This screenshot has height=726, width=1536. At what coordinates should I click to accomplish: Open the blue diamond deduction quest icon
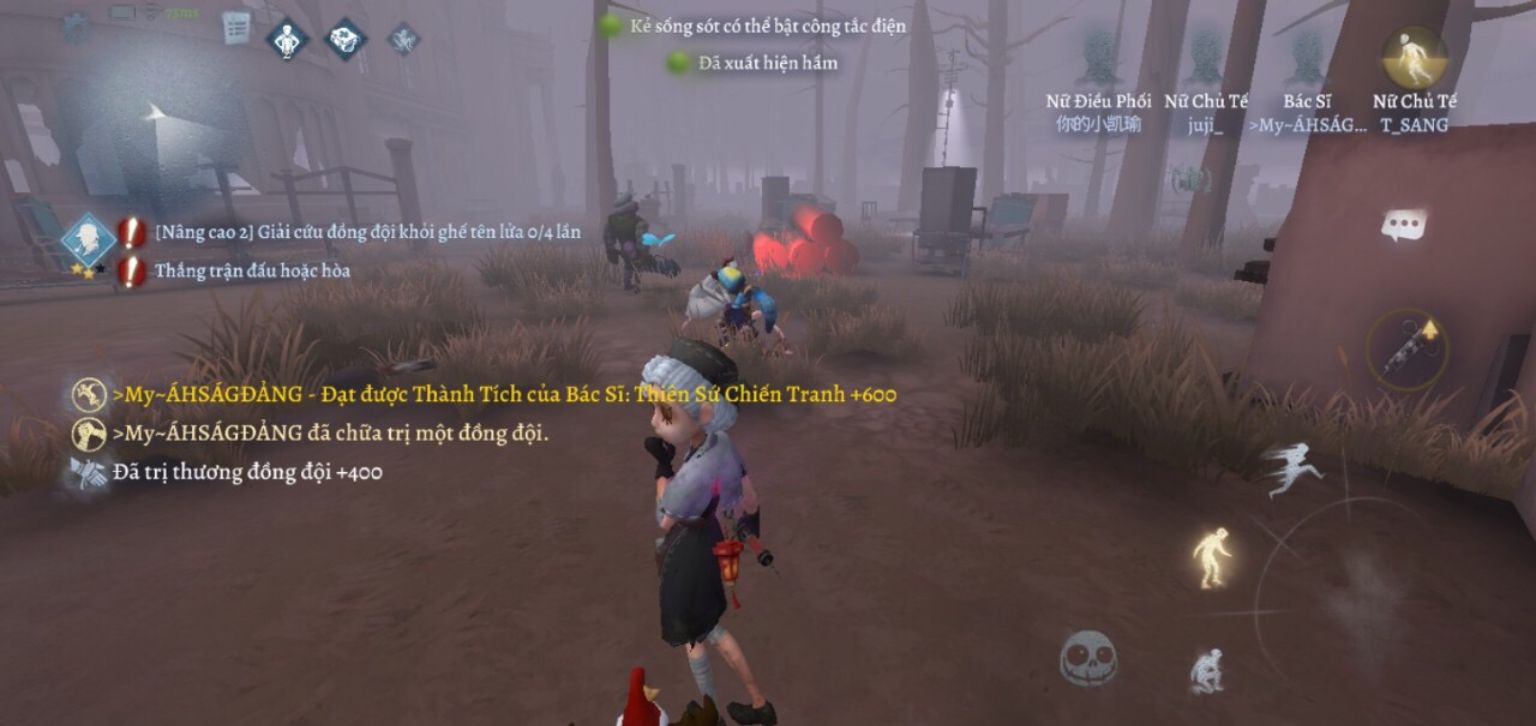click(88, 240)
